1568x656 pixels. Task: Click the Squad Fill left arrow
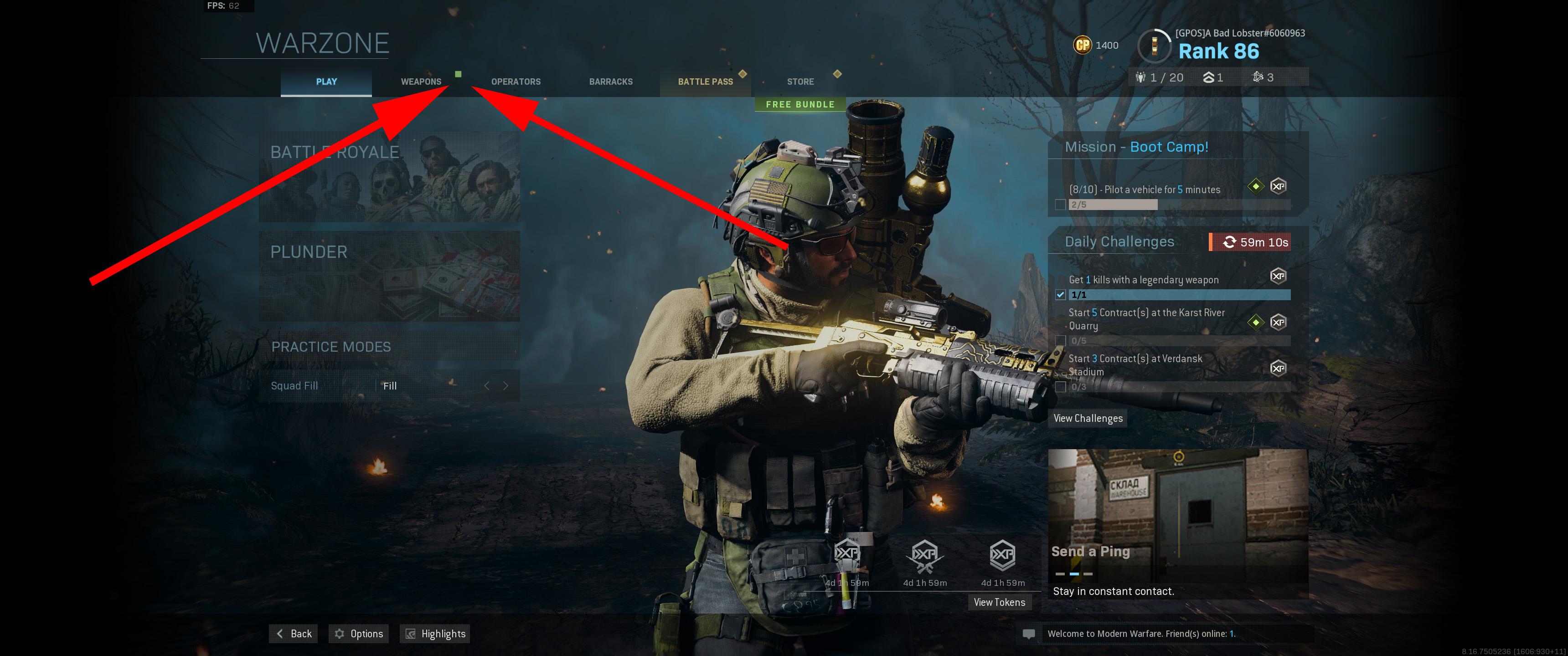pos(486,386)
